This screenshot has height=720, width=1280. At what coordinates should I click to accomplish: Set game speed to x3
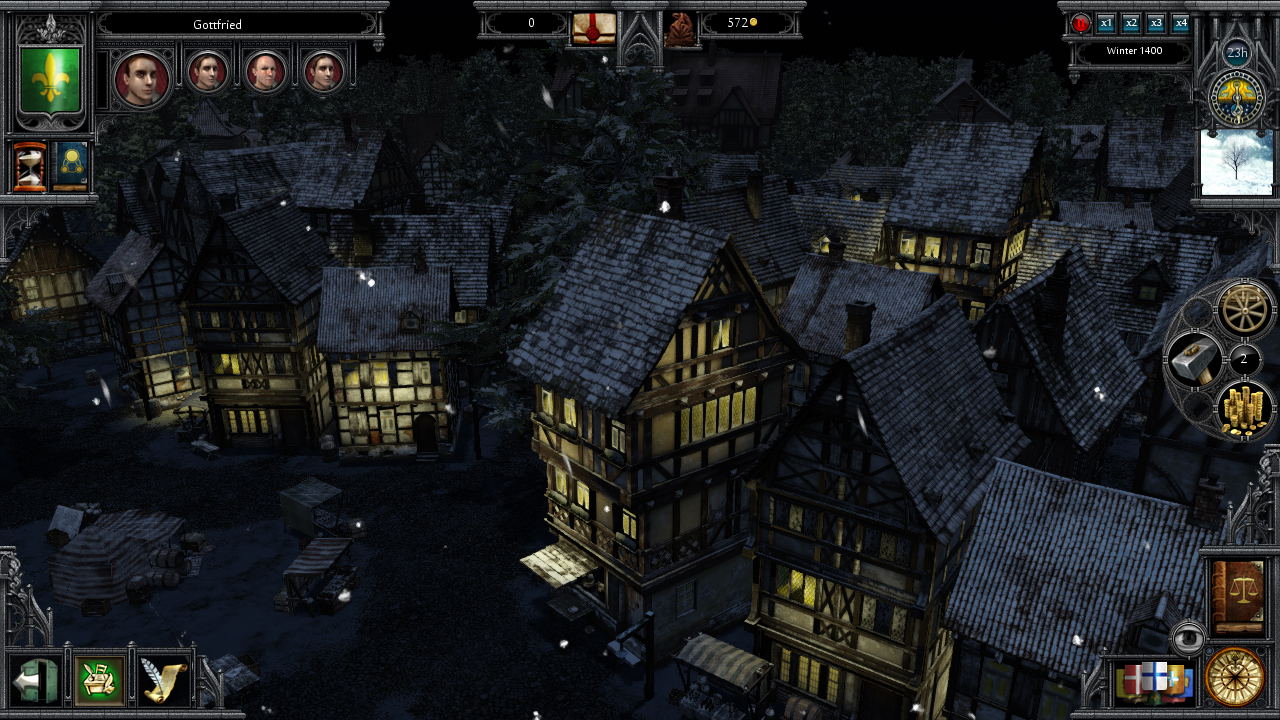click(1156, 23)
